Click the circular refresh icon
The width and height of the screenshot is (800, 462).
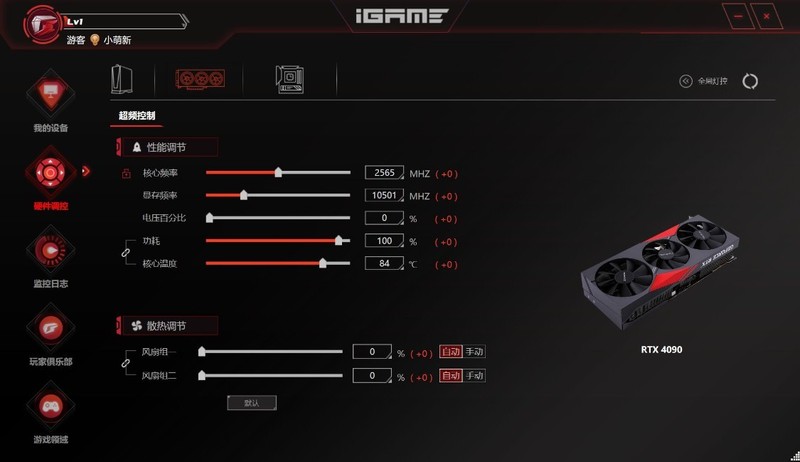[750, 81]
